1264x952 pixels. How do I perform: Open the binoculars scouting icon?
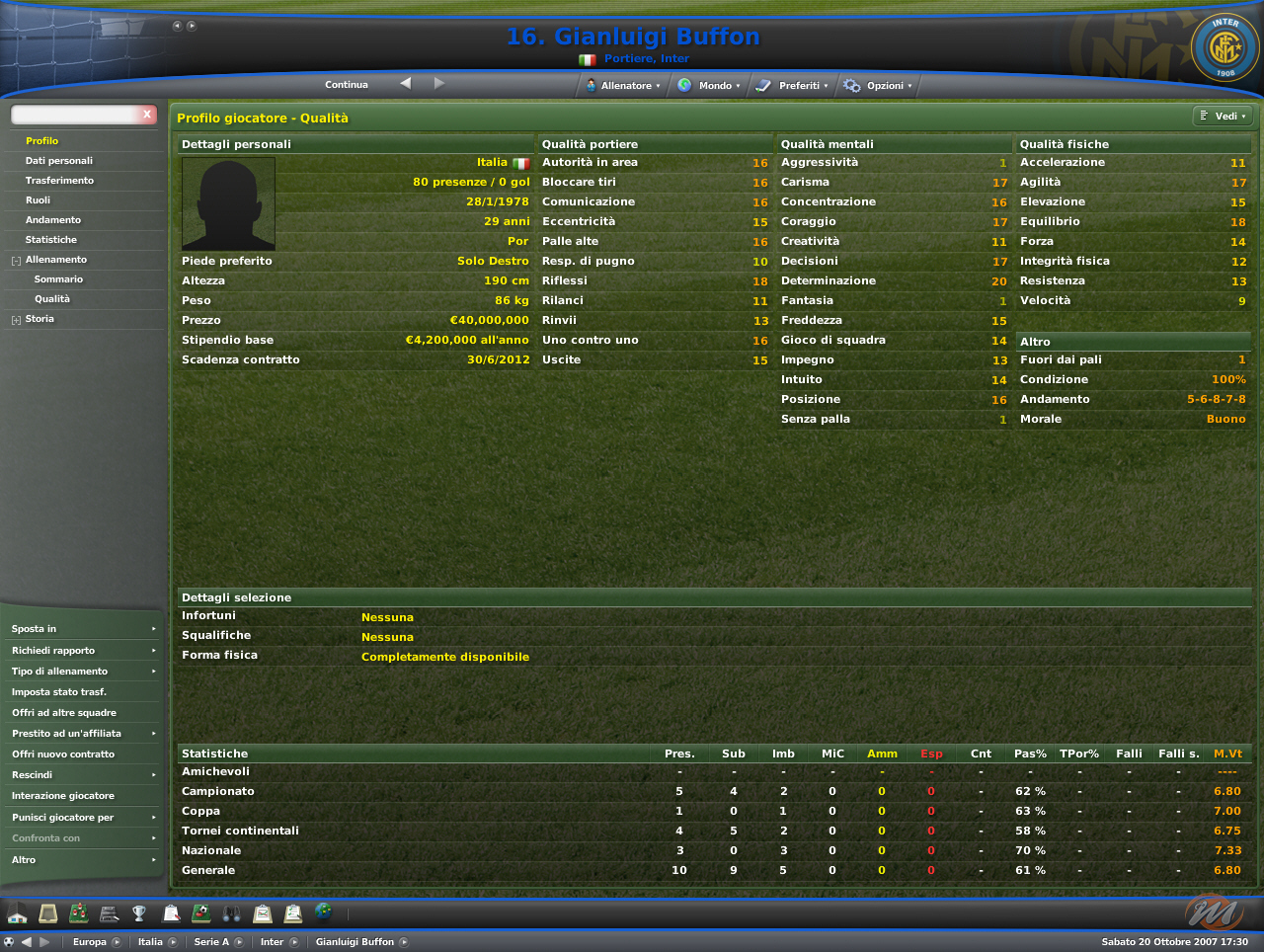coord(231,913)
